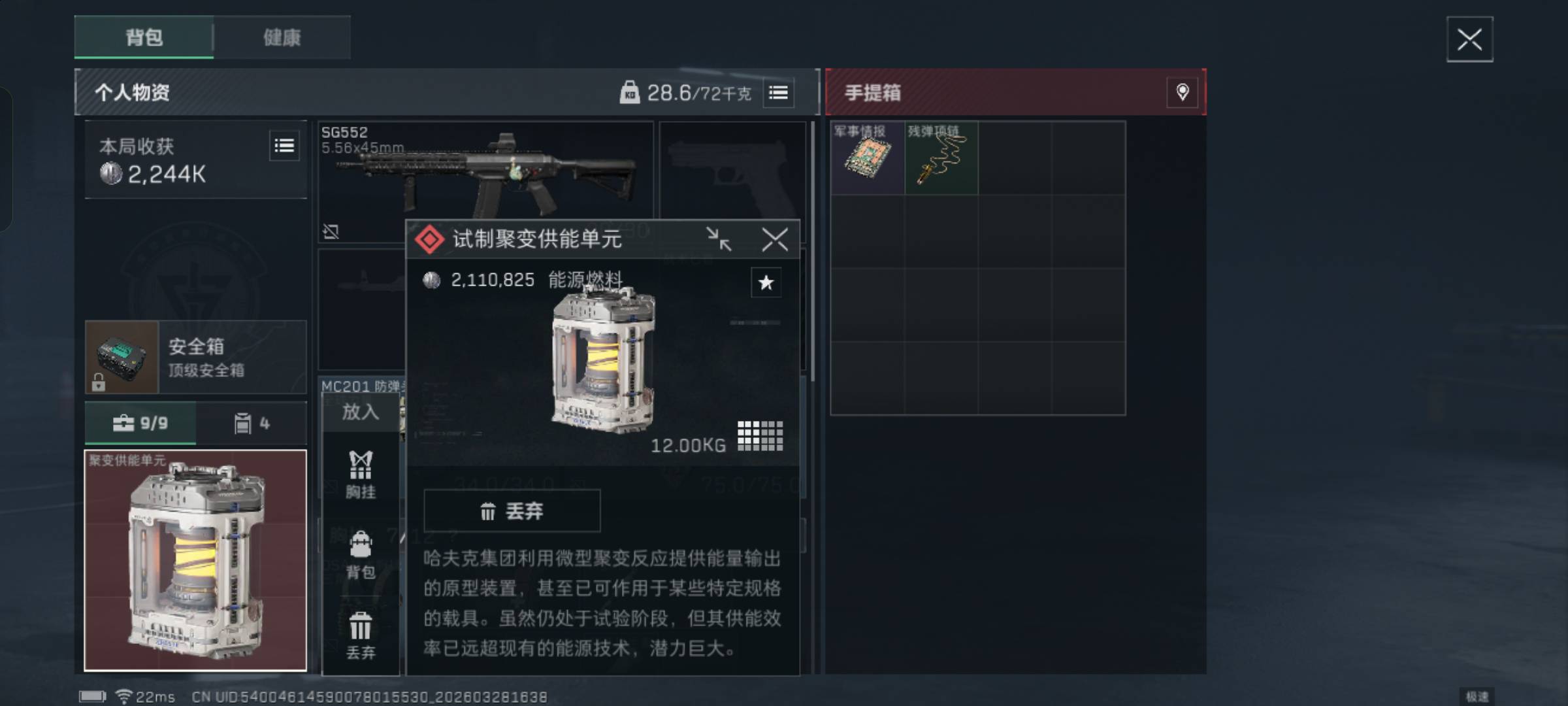Switch to the 背包 tab

pyautogui.click(x=143, y=38)
